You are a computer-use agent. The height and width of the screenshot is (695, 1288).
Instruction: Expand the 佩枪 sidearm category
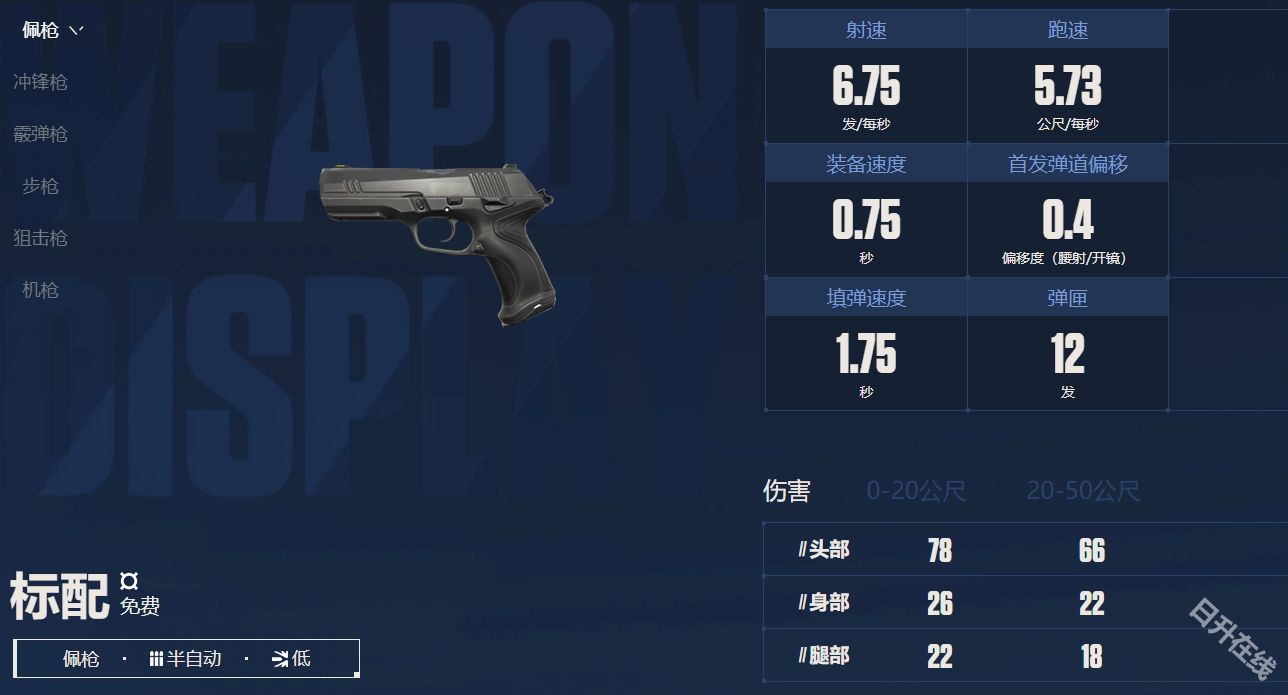pos(51,30)
